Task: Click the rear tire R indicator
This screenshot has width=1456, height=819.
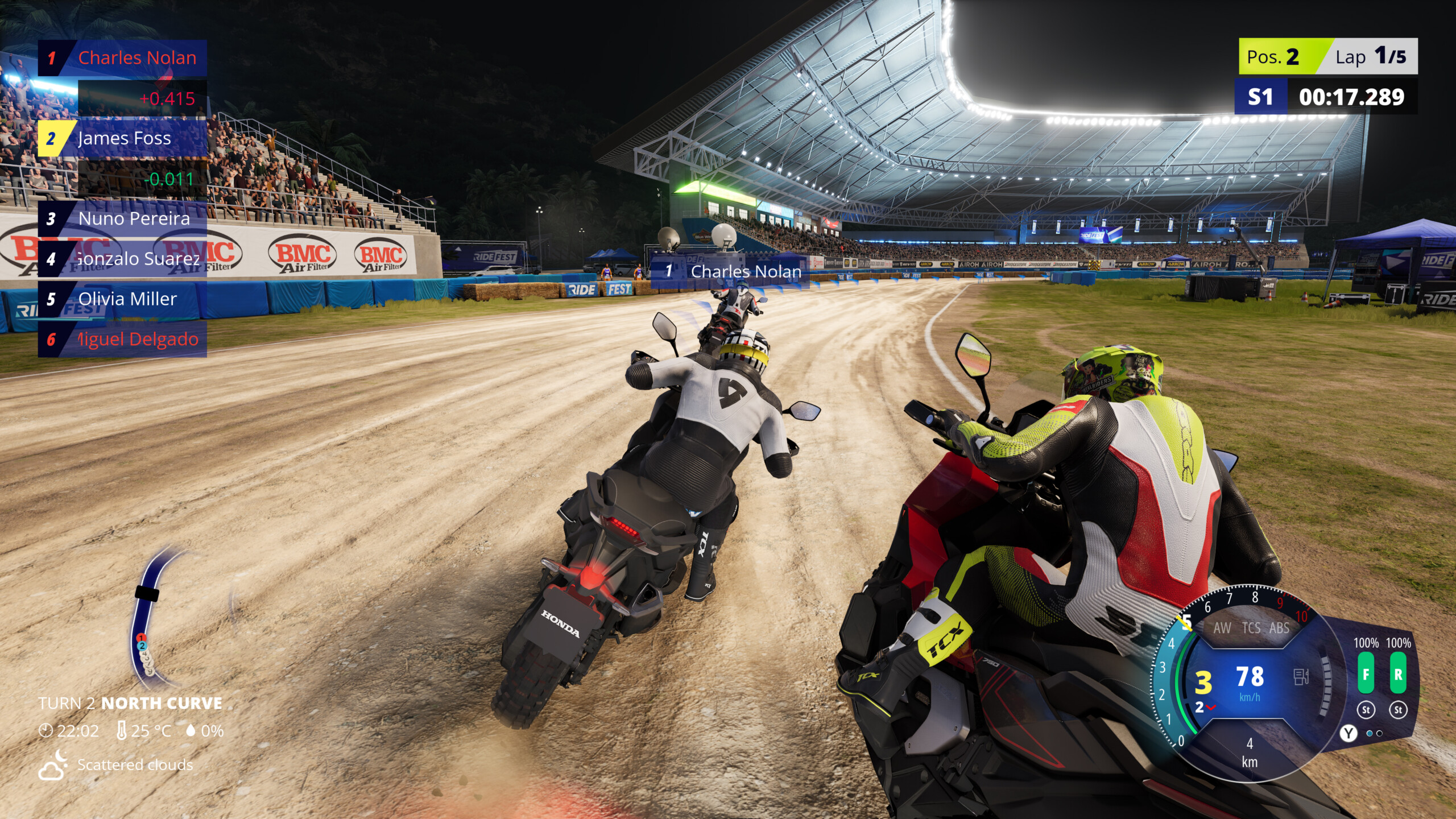Action: coord(1398,674)
